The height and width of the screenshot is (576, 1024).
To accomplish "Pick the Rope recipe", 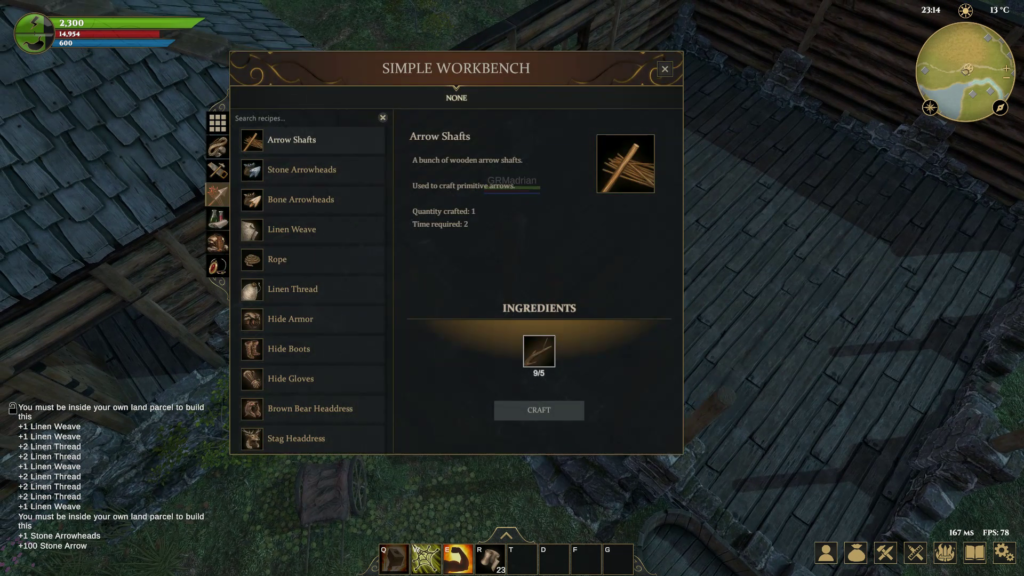I will 312,260.
